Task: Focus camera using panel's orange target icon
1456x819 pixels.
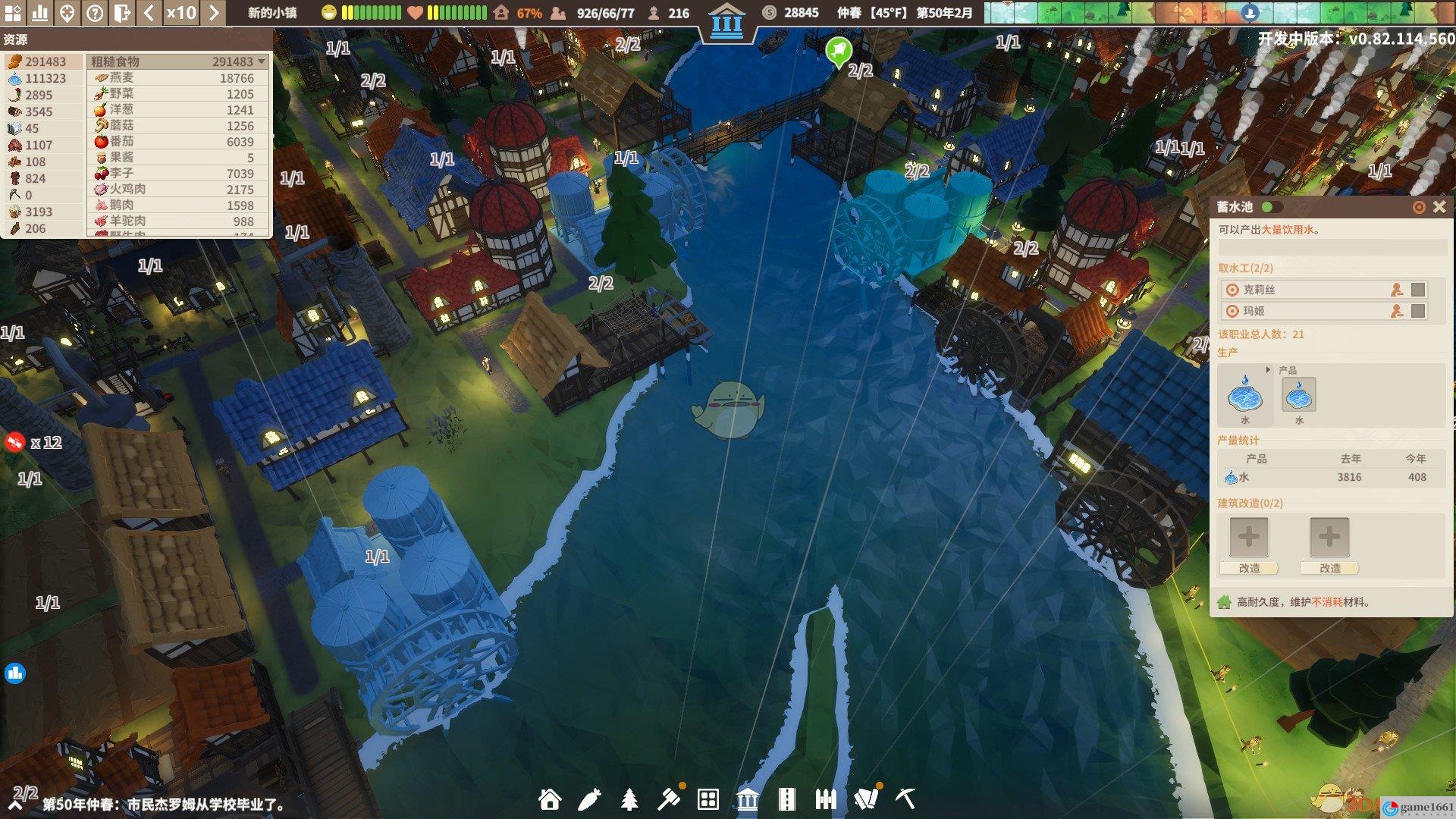Action: tap(1419, 207)
